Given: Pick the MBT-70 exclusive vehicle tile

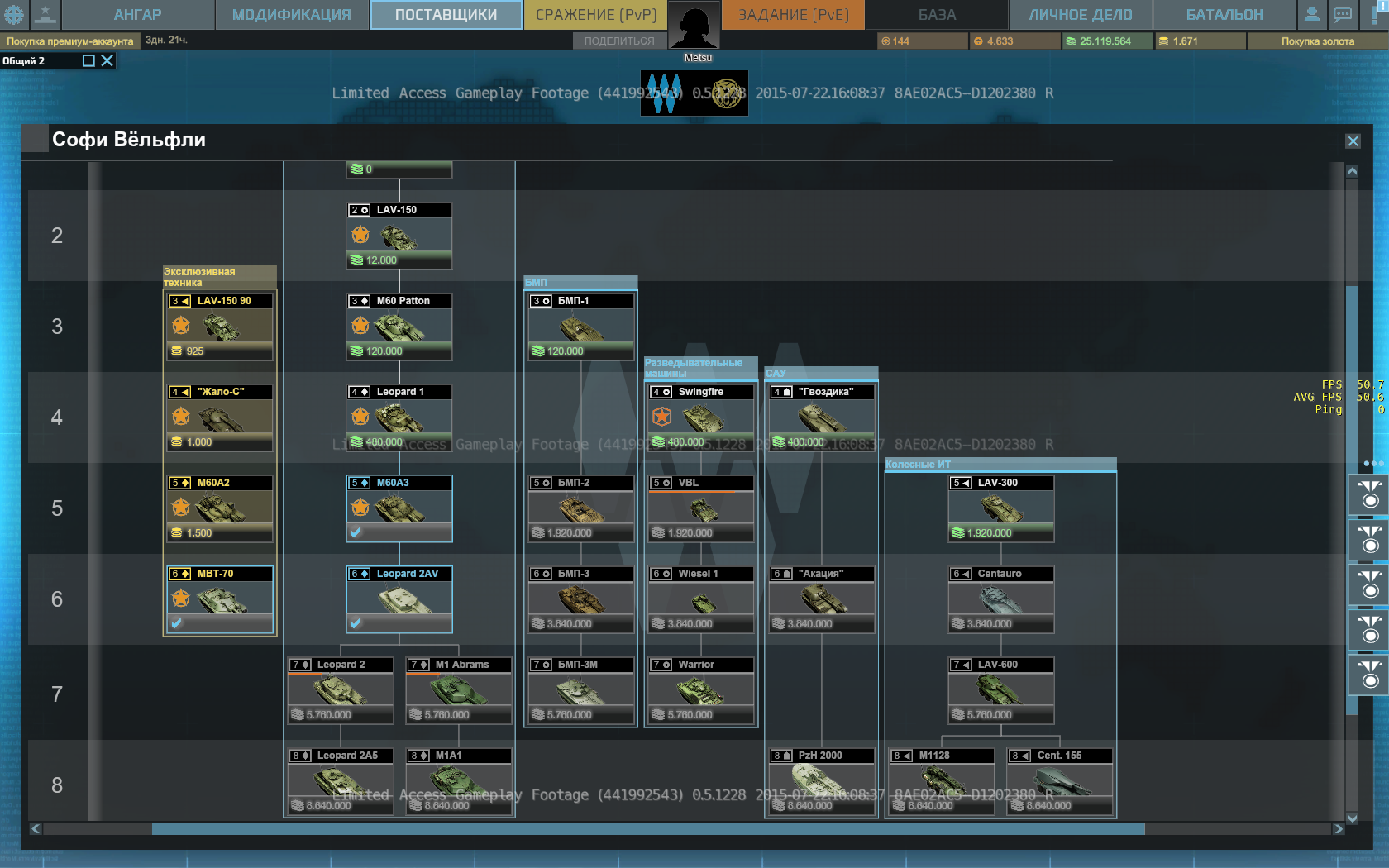Looking at the screenshot, I should click(220, 599).
